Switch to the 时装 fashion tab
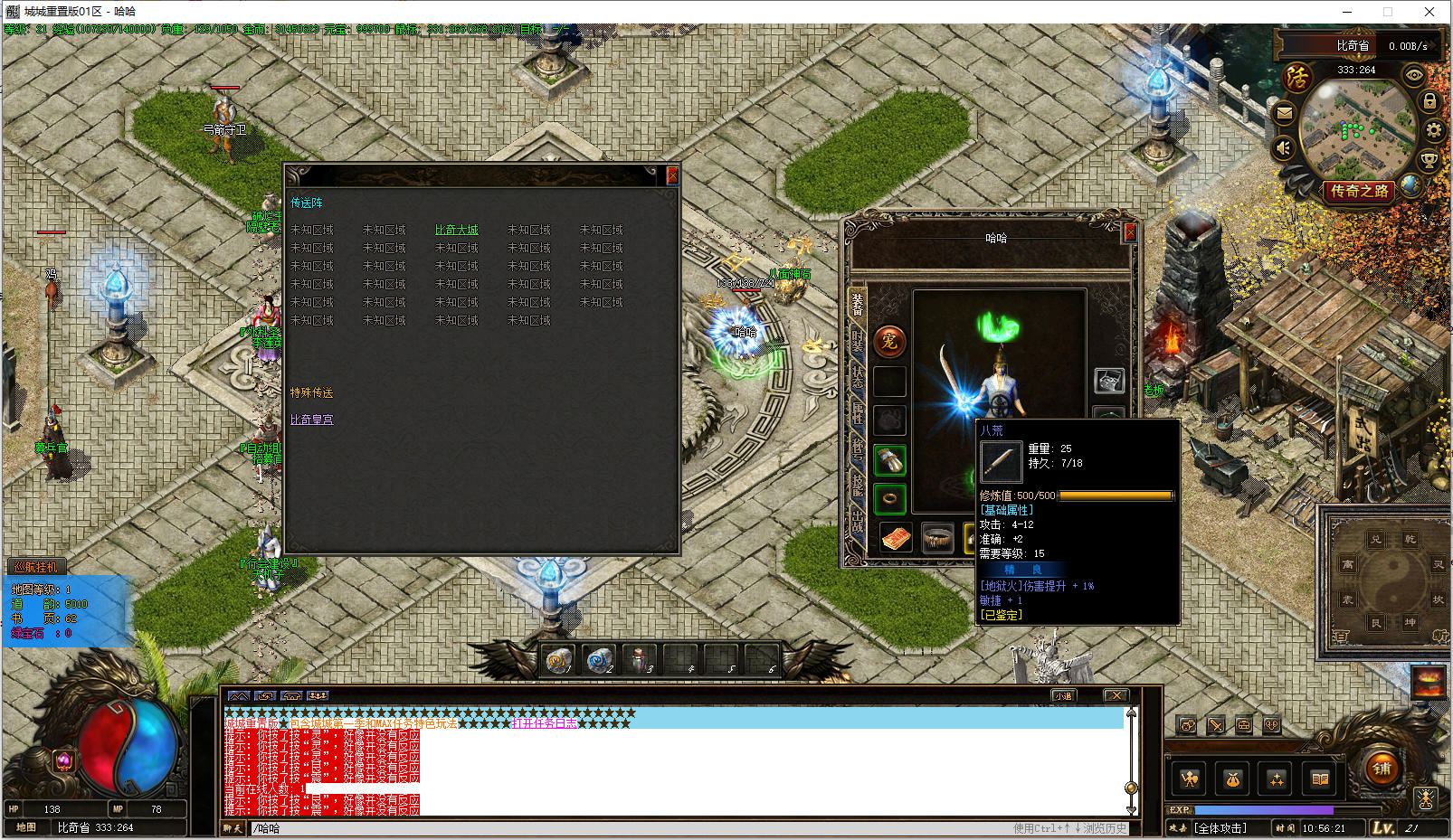 pos(857,341)
